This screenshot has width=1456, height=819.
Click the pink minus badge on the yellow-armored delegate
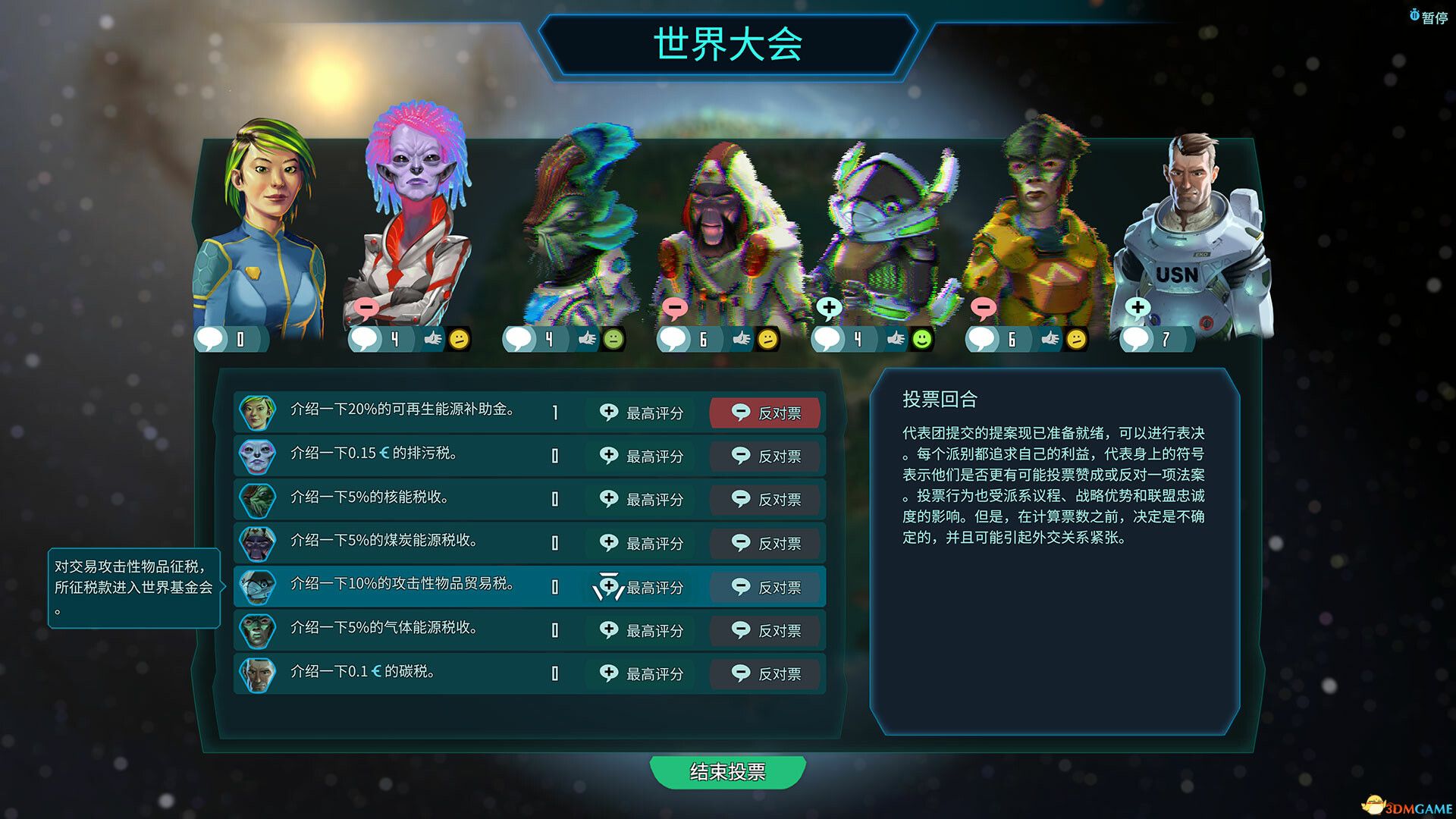click(984, 308)
